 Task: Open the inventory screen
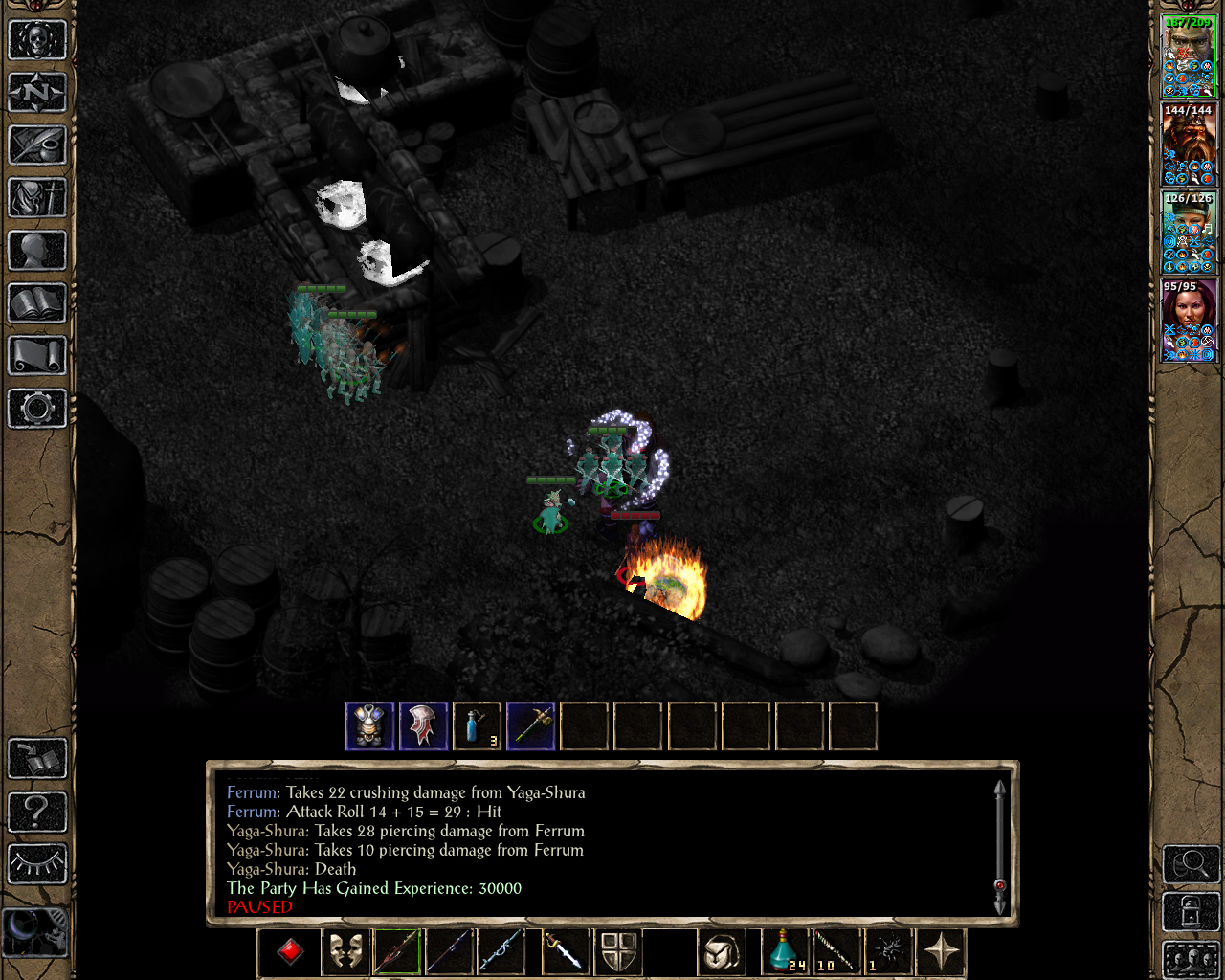[x=36, y=198]
